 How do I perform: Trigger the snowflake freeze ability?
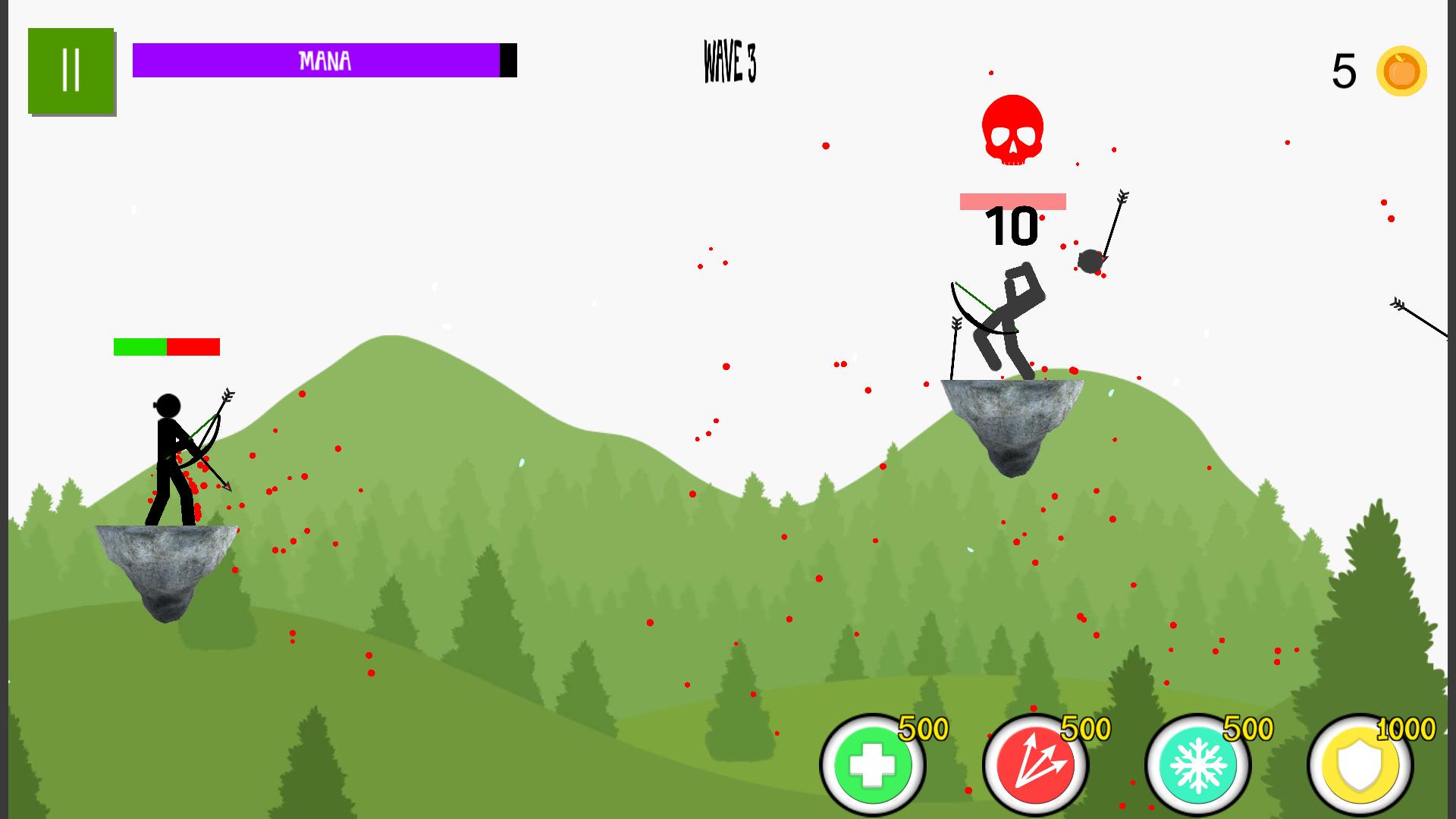coord(1197,764)
